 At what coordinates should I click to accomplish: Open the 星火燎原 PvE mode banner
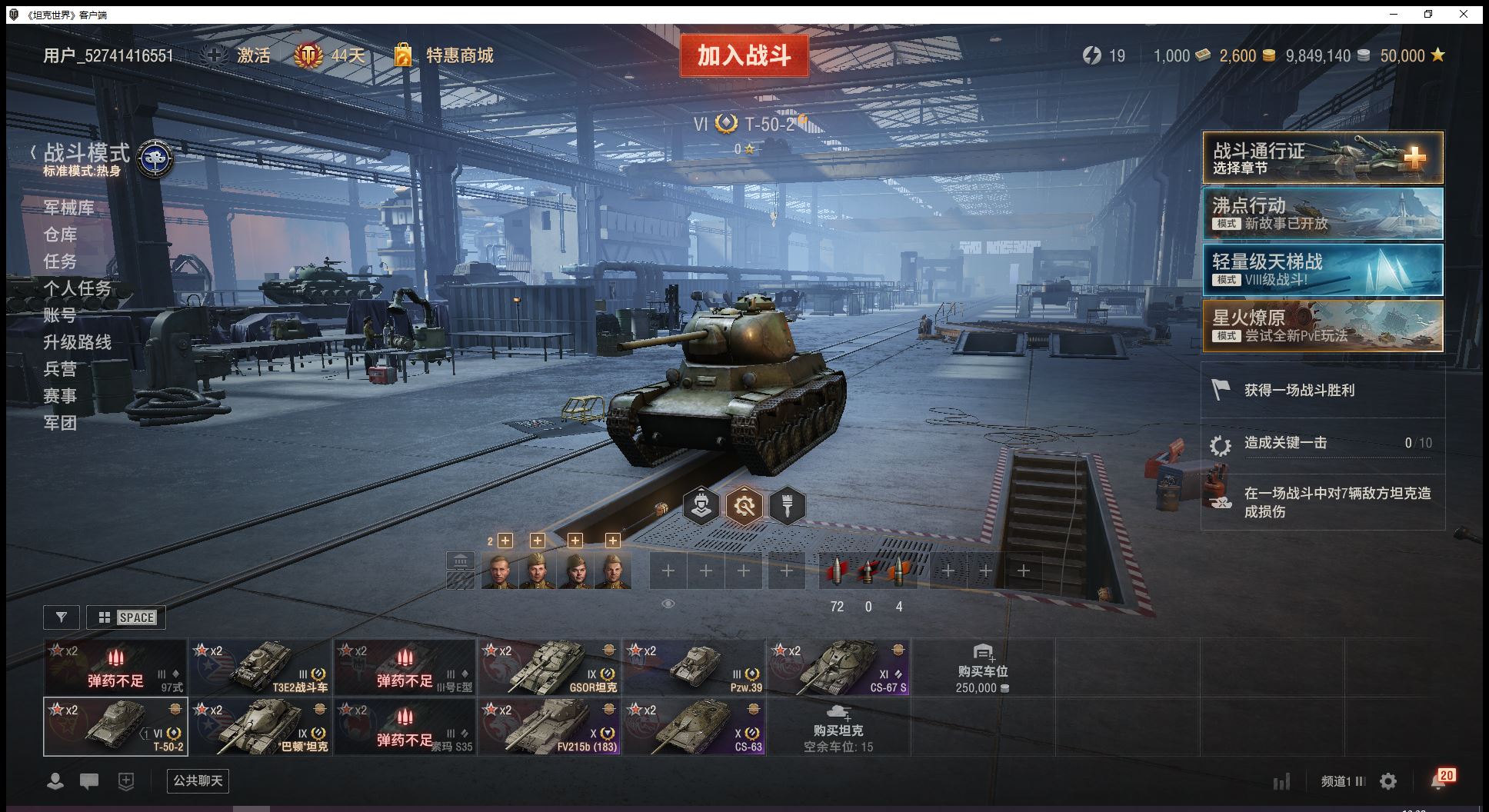pos(1322,326)
